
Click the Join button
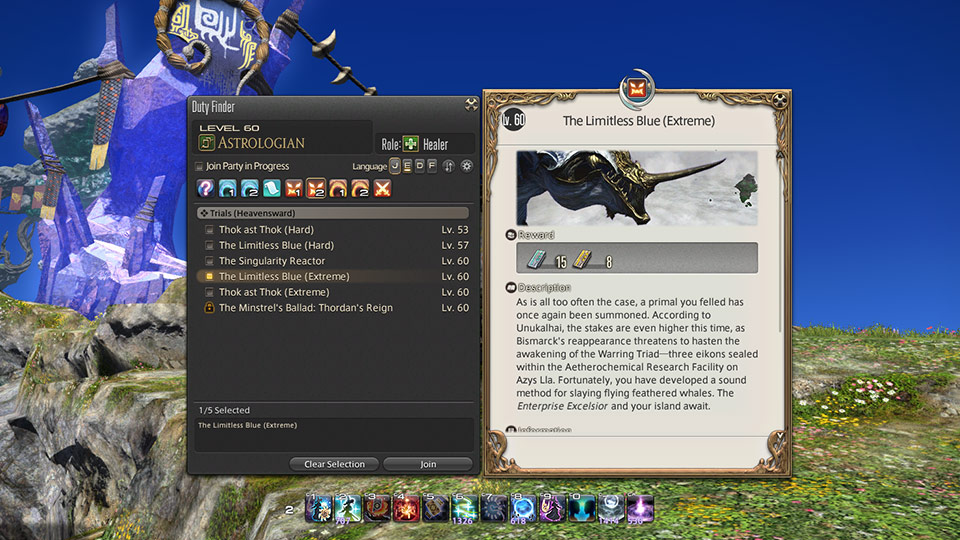coord(428,464)
